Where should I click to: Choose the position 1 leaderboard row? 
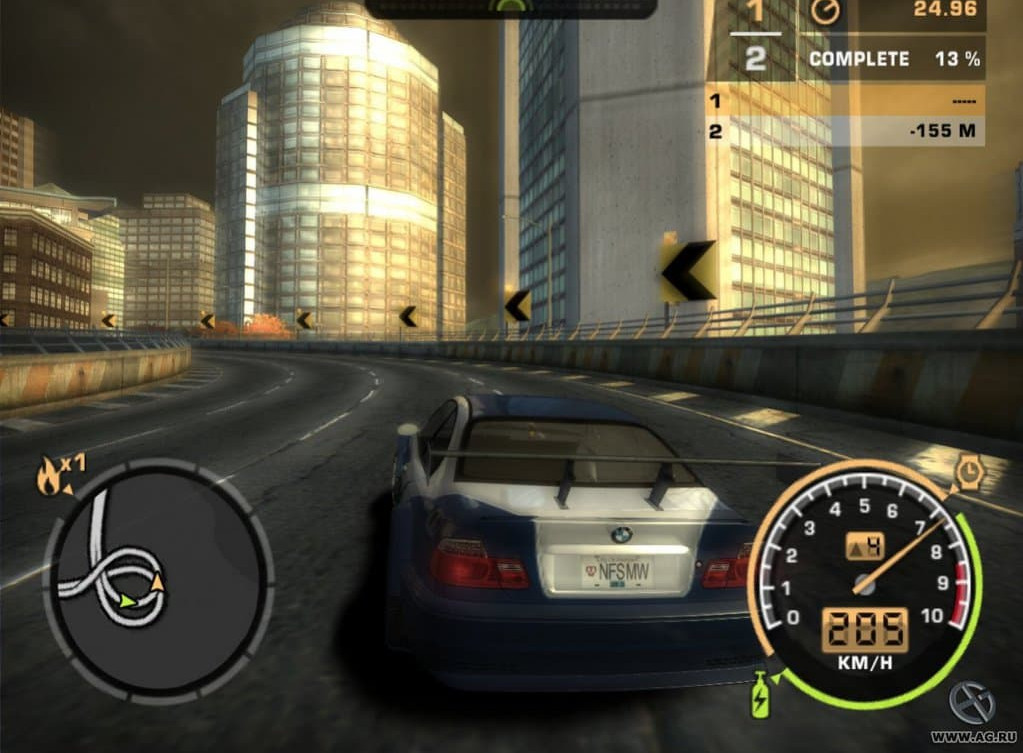(845, 100)
